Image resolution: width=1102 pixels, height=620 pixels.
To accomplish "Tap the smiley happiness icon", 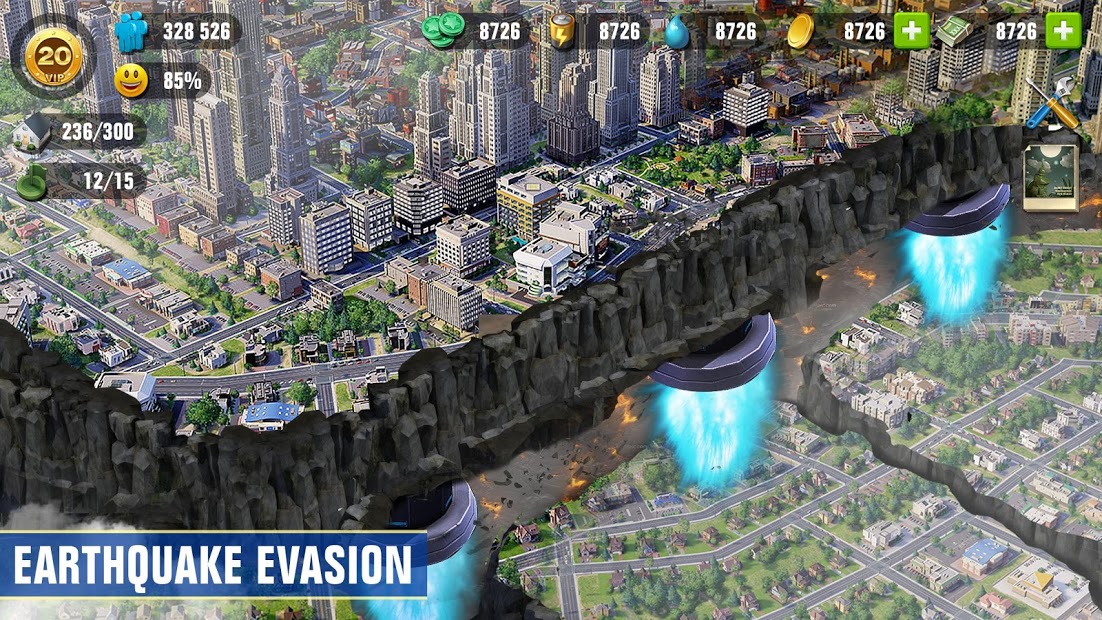I will (x=131, y=80).
